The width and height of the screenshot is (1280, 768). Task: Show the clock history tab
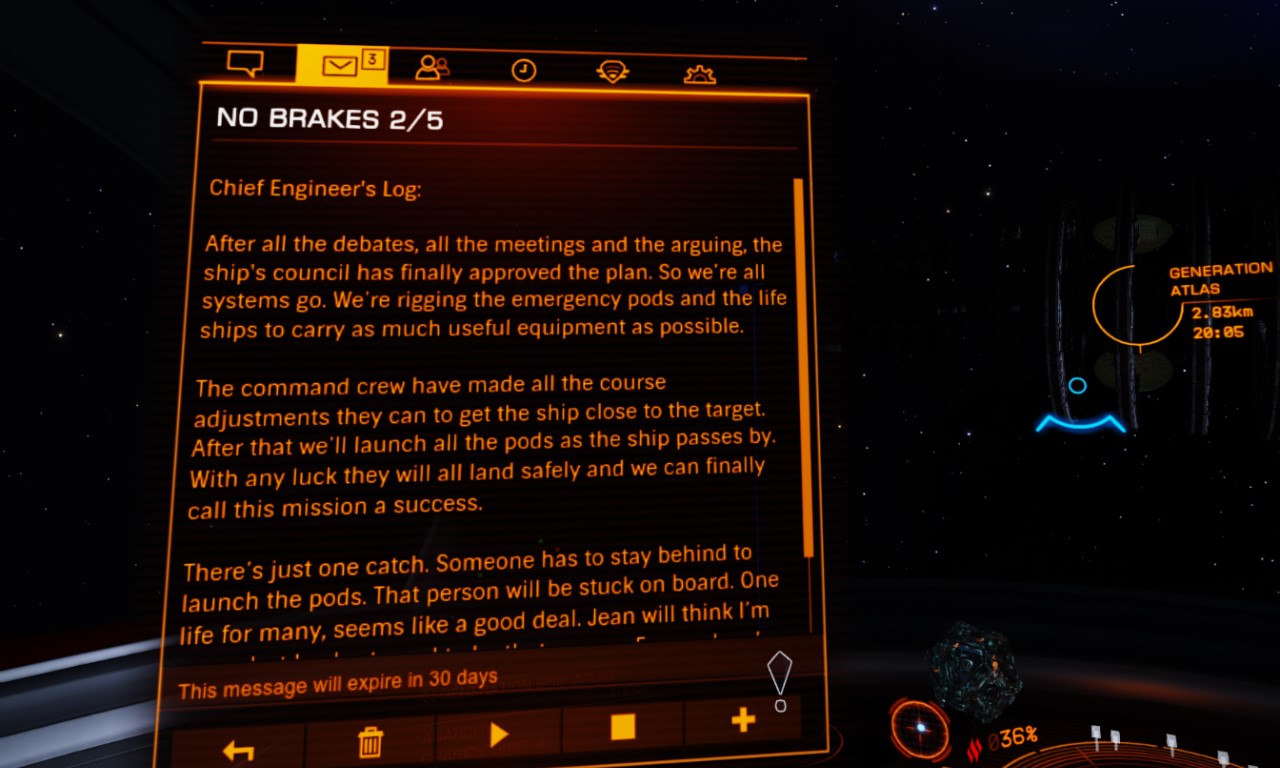point(523,70)
